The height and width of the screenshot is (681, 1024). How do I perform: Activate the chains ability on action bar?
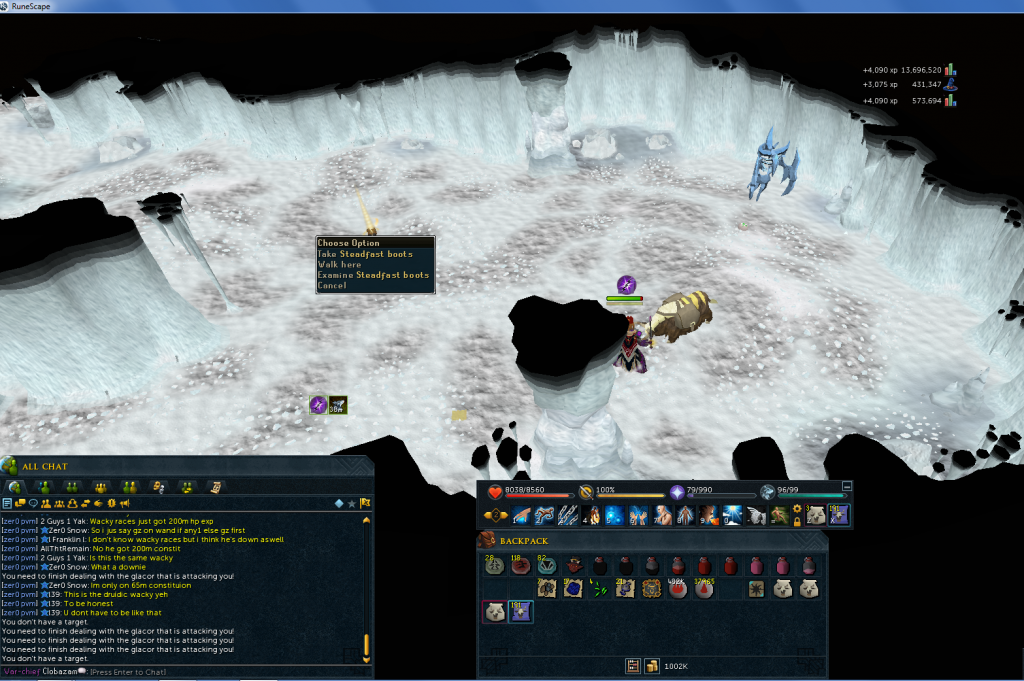(567, 515)
